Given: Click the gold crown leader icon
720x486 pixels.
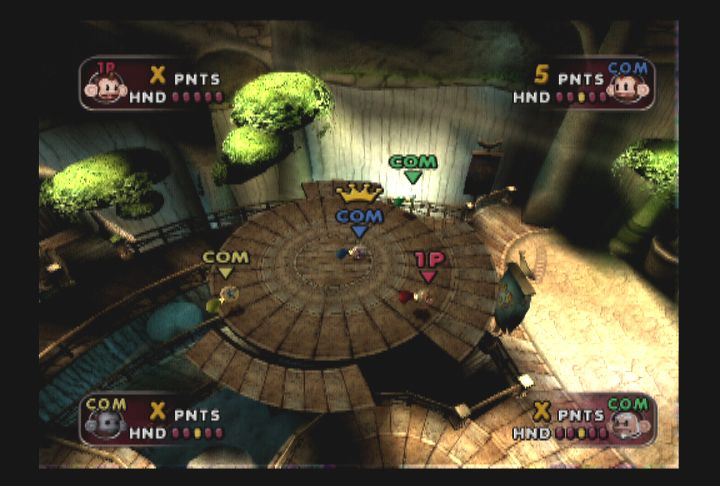Looking at the screenshot, I should (359, 192).
